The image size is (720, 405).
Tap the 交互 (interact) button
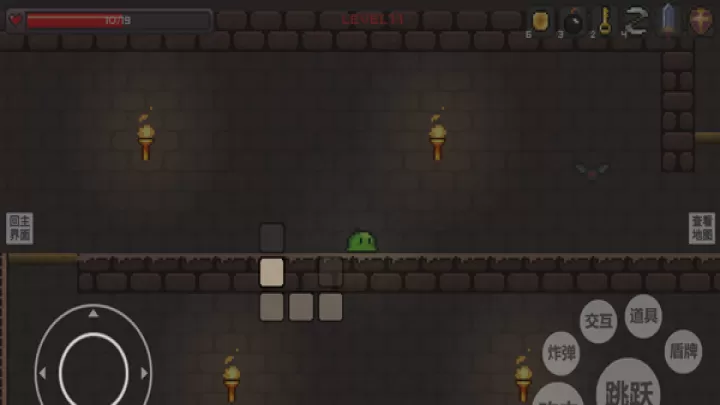[598, 321]
